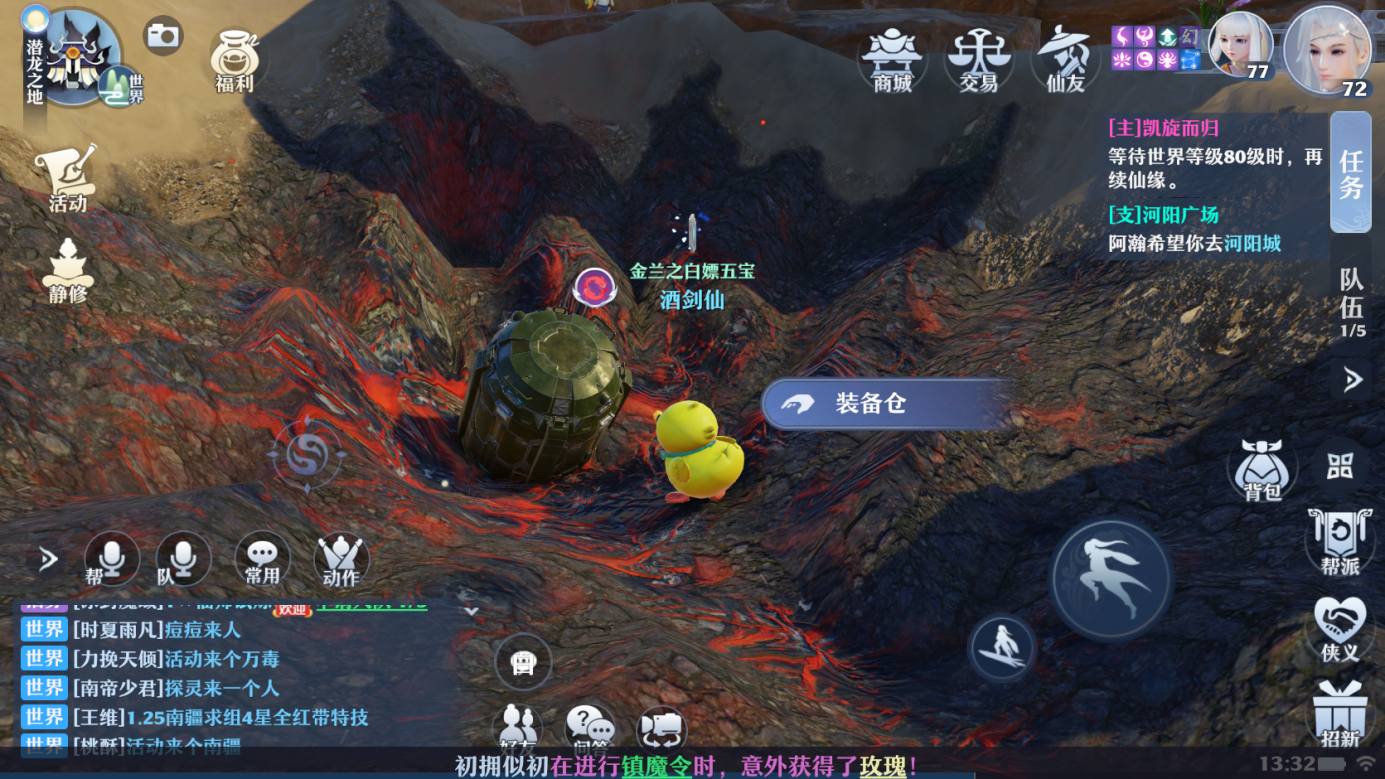
Task: Open the 常用 quick chat phrases
Action: click(262, 559)
